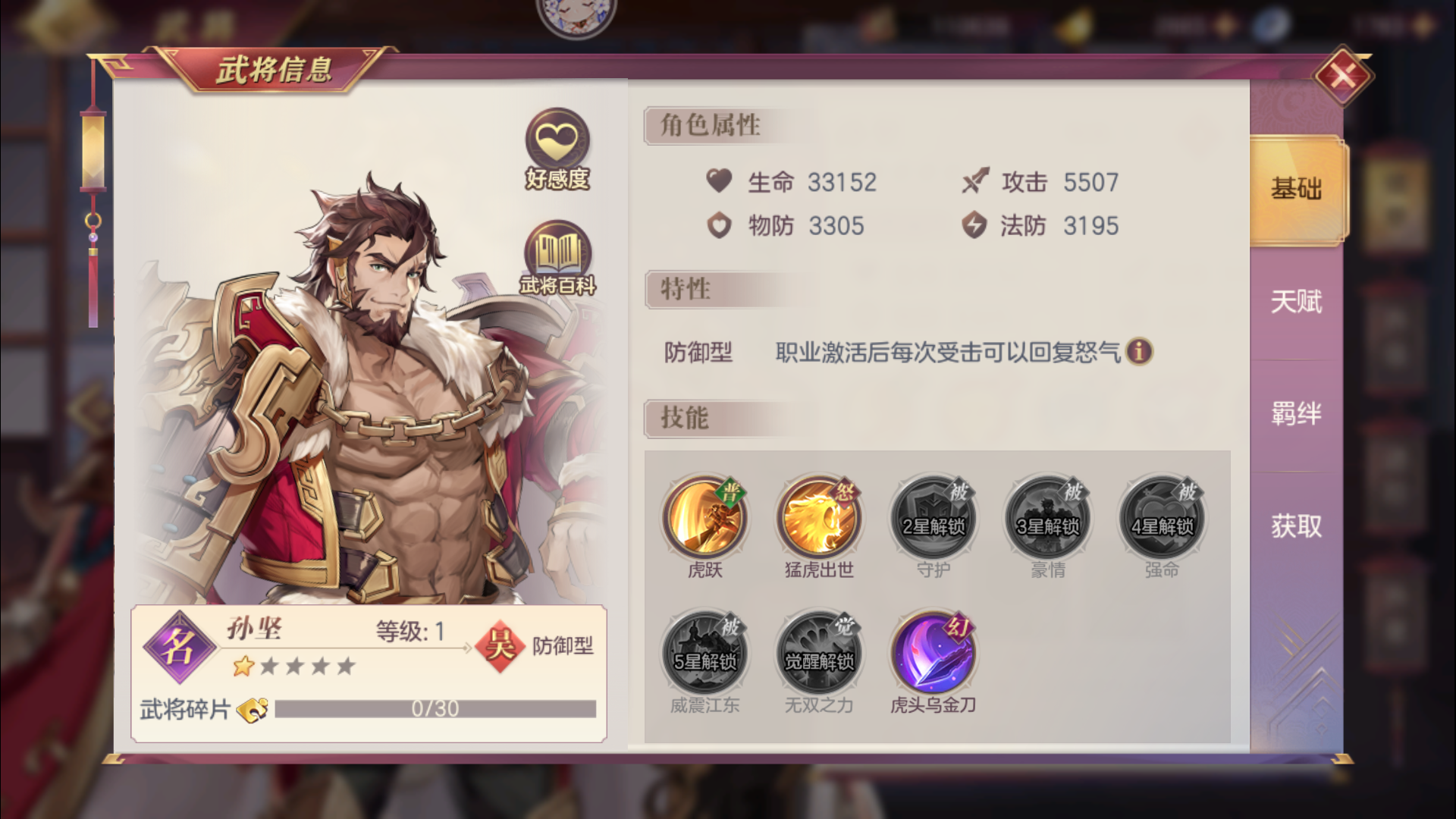Select the 基础 basics tab
This screenshot has height=819, width=1456.
click(1294, 190)
